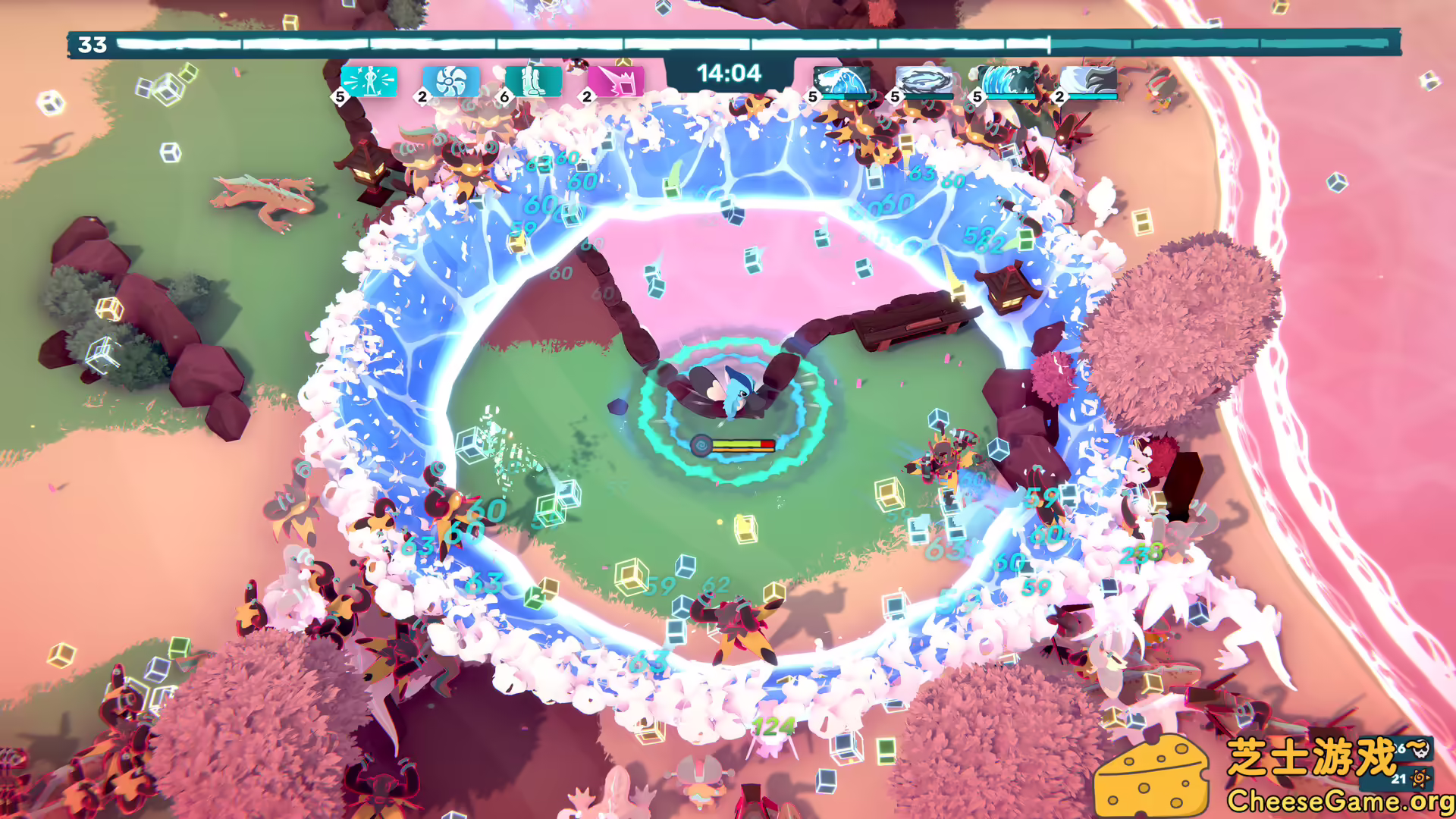The width and height of the screenshot is (1456, 819).
Task: Click the charge counter showing 6 under boots
Action: (504, 97)
